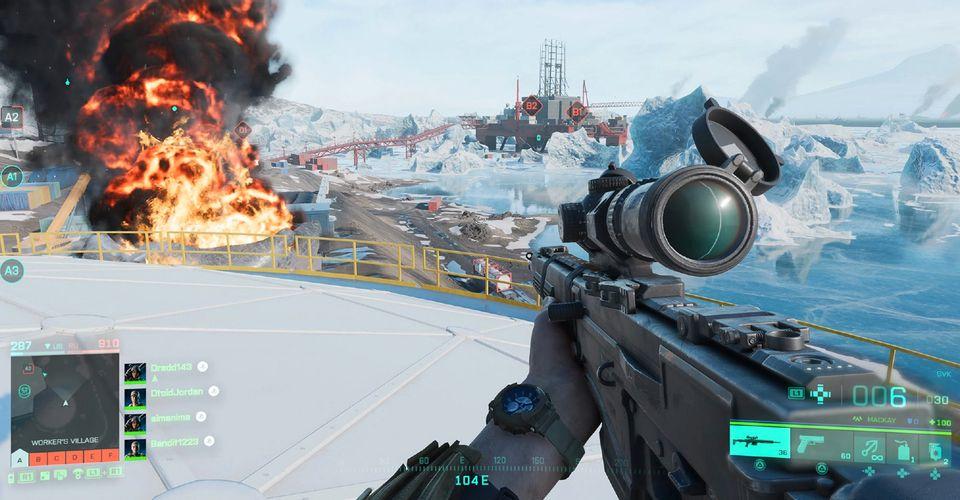Choose squadmate aimanima's portrait

135,422
